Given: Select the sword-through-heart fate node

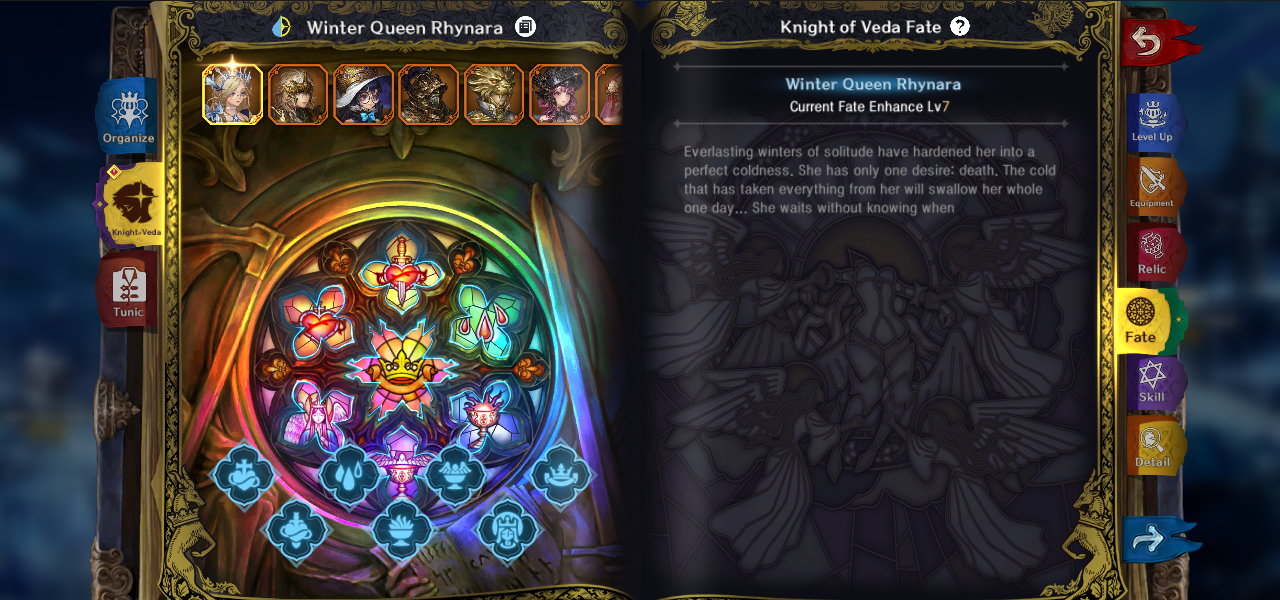Looking at the screenshot, I should 401,268.
